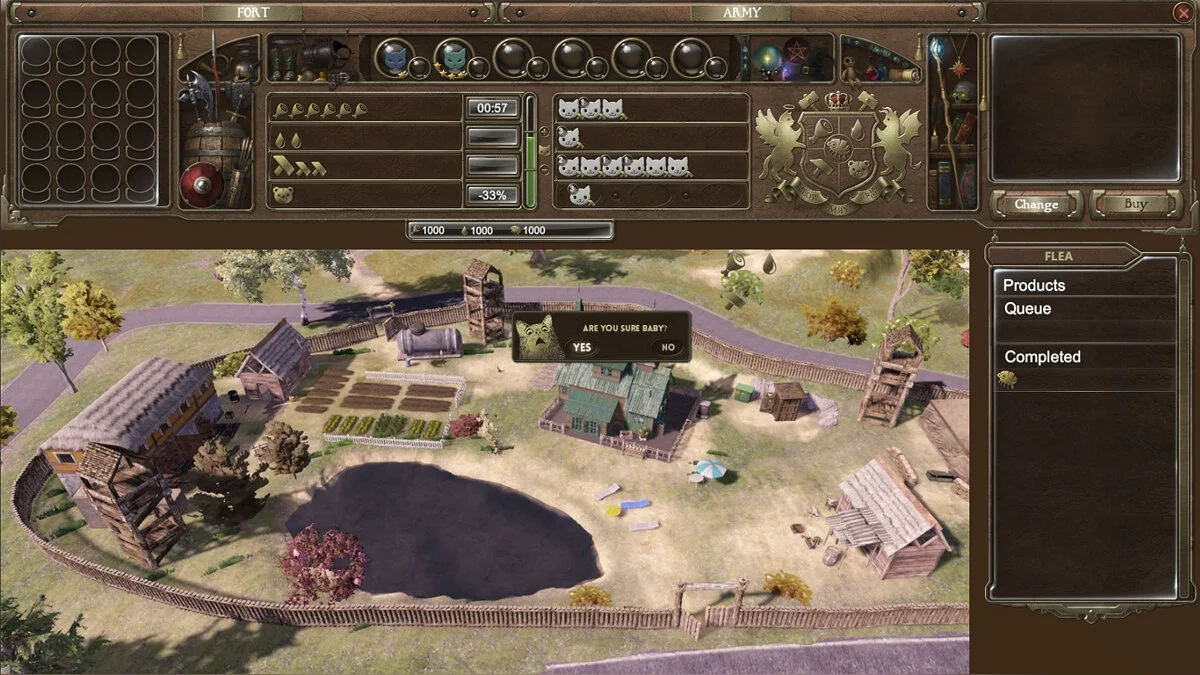Switch to the FORT tab
The height and width of the screenshot is (675, 1200).
[250, 13]
